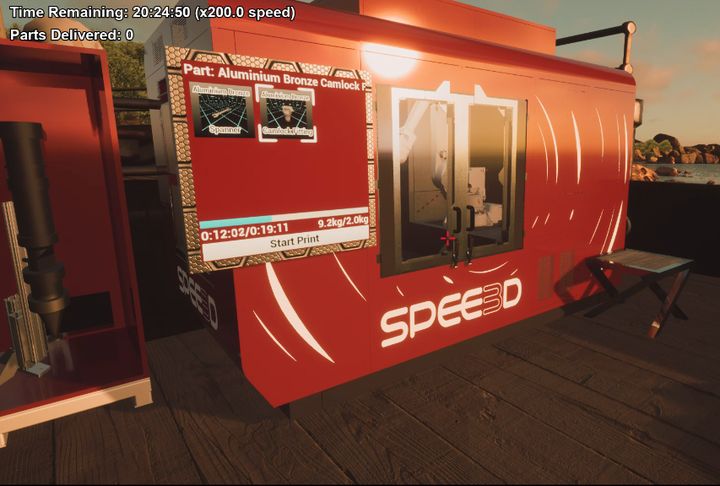Choose the Aluminium Bronze Camlock Fitting part
The height and width of the screenshot is (486, 720).
tap(287, 113)
